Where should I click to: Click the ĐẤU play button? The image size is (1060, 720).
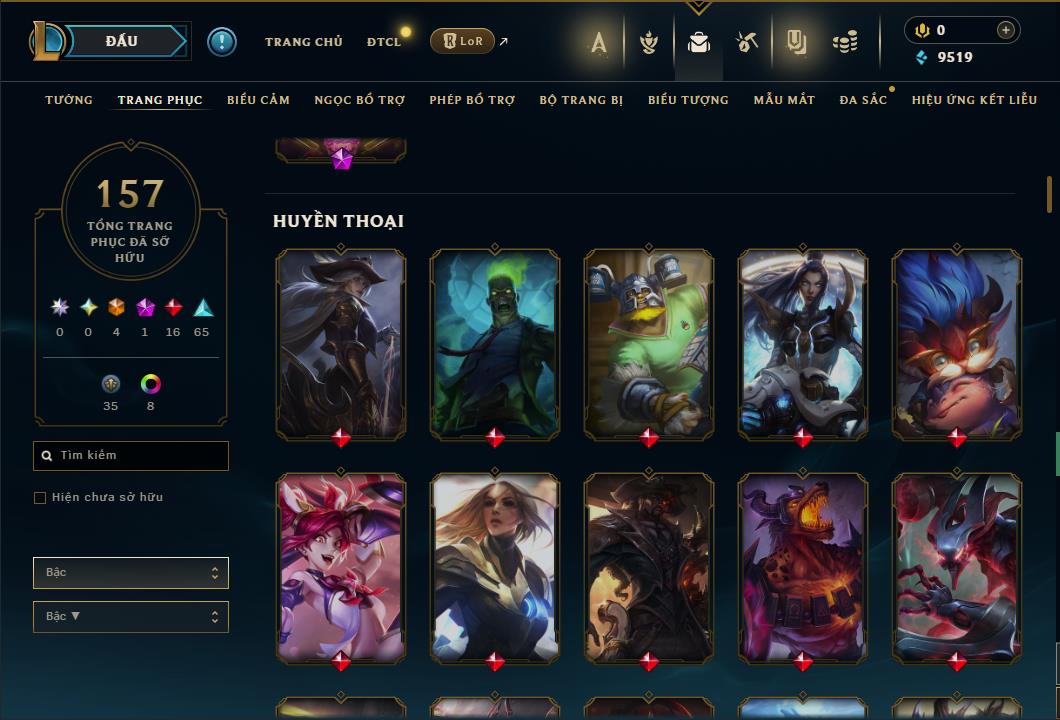tap(122, 41)
